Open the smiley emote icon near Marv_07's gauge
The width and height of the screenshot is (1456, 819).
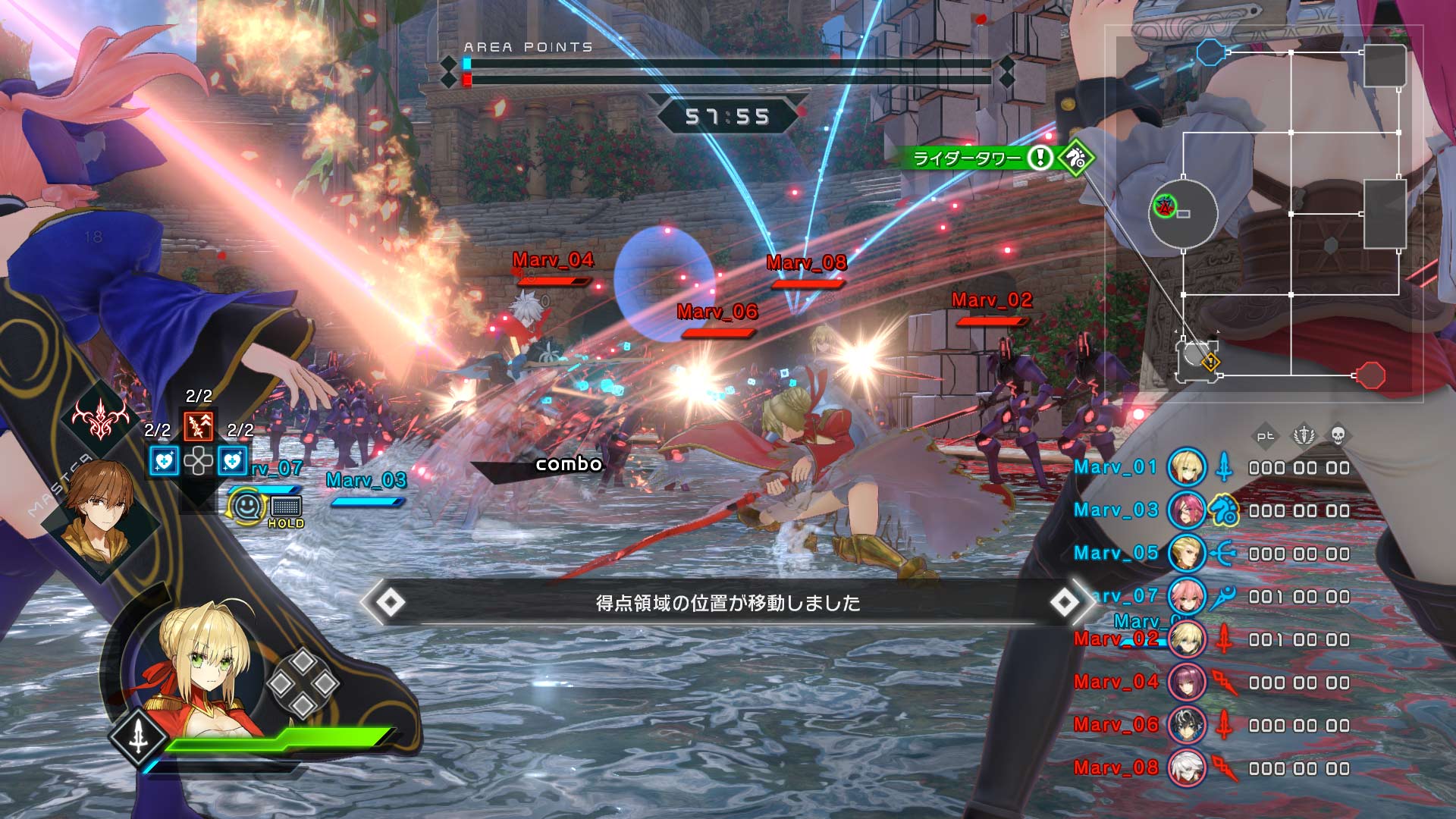point(246,507)
